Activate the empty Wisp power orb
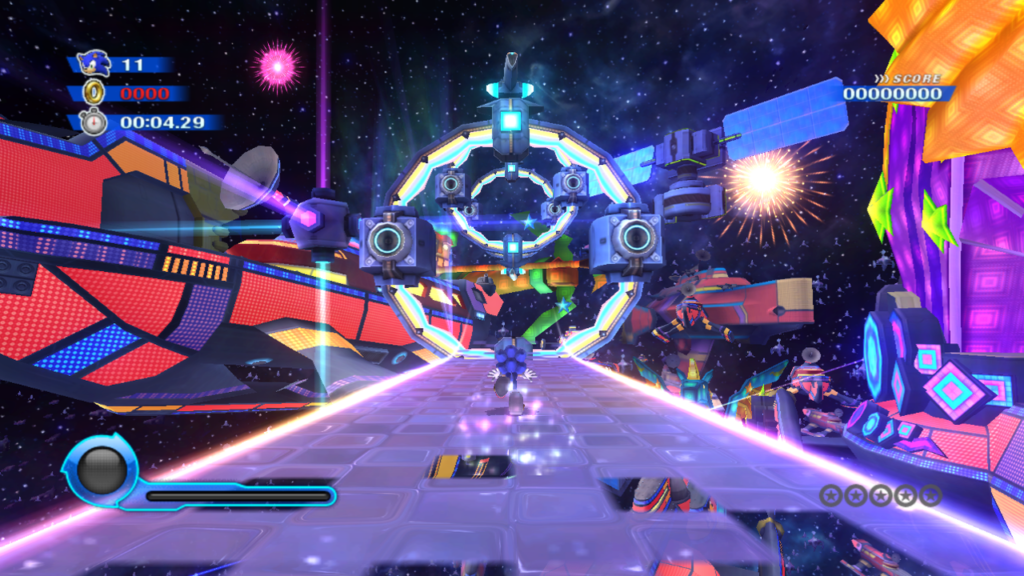Image resolution: width=1024 pixels, height=576 pixels. (x=100, y=470)
